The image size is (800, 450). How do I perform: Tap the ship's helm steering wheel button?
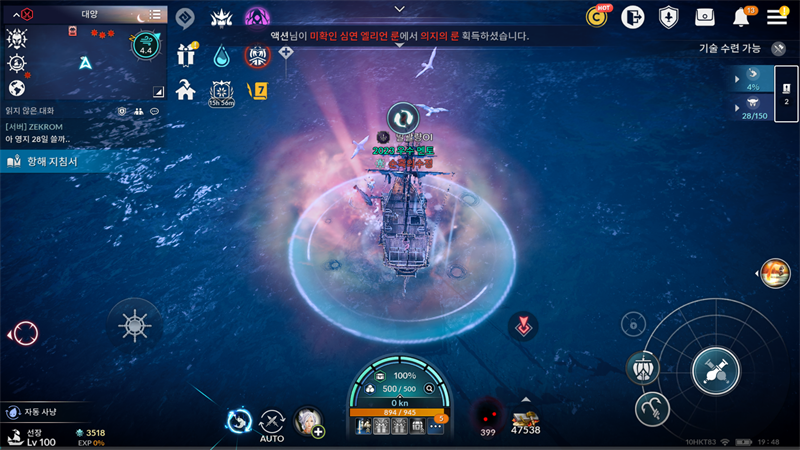pyautogui.click(x=135, y=325)
